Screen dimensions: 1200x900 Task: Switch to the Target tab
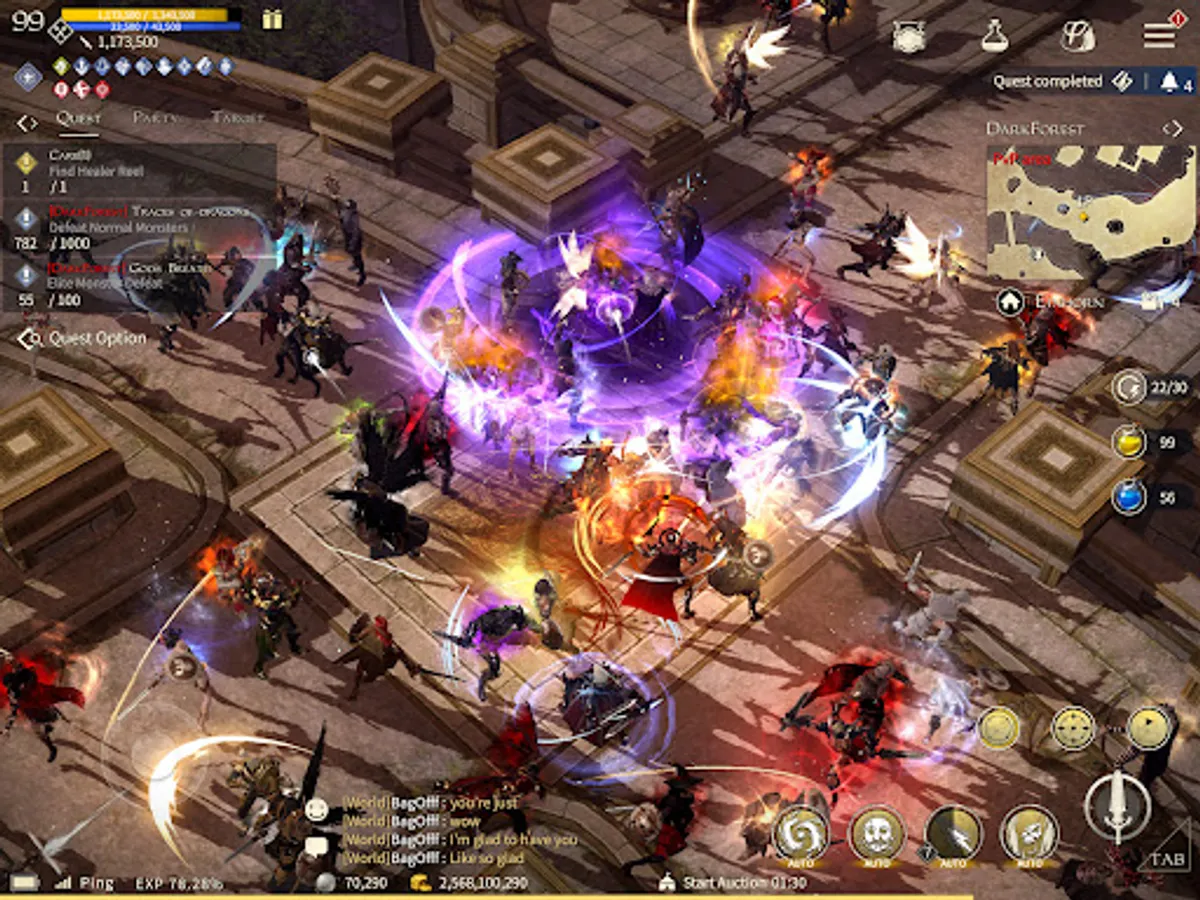[x=238, y=118]
